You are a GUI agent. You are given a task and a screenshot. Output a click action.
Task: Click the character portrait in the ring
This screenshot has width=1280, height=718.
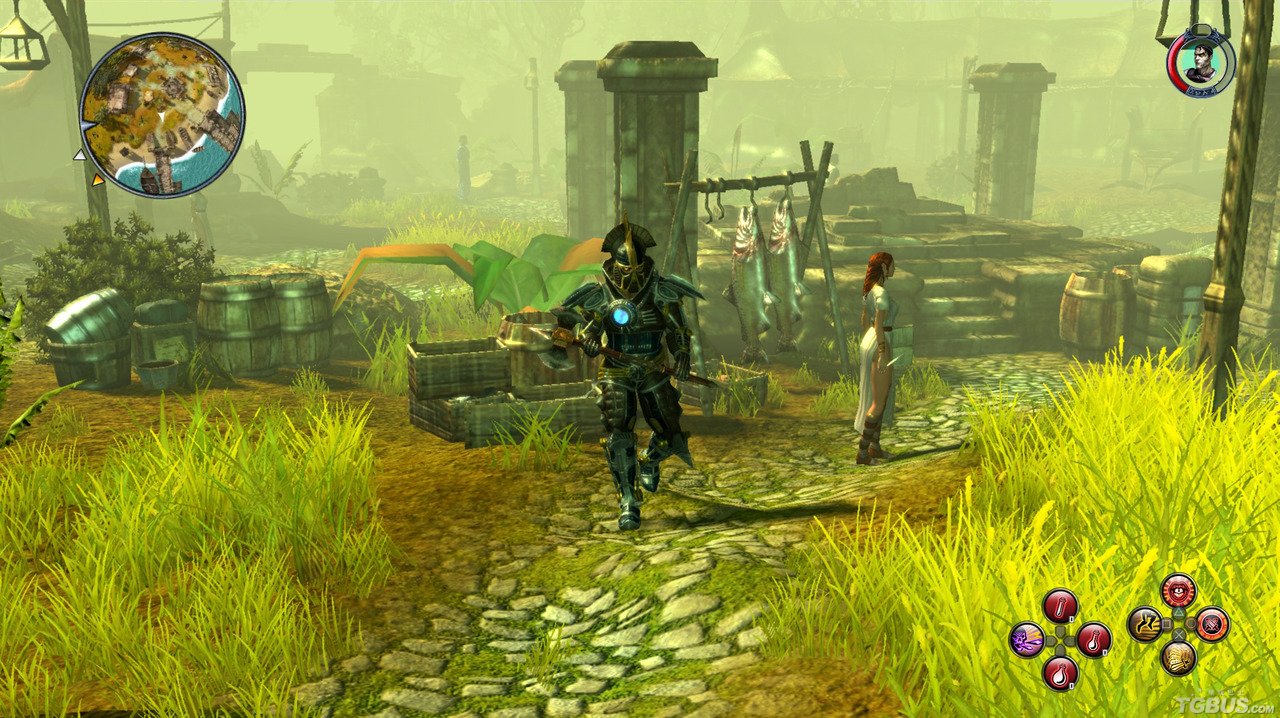1200,62
